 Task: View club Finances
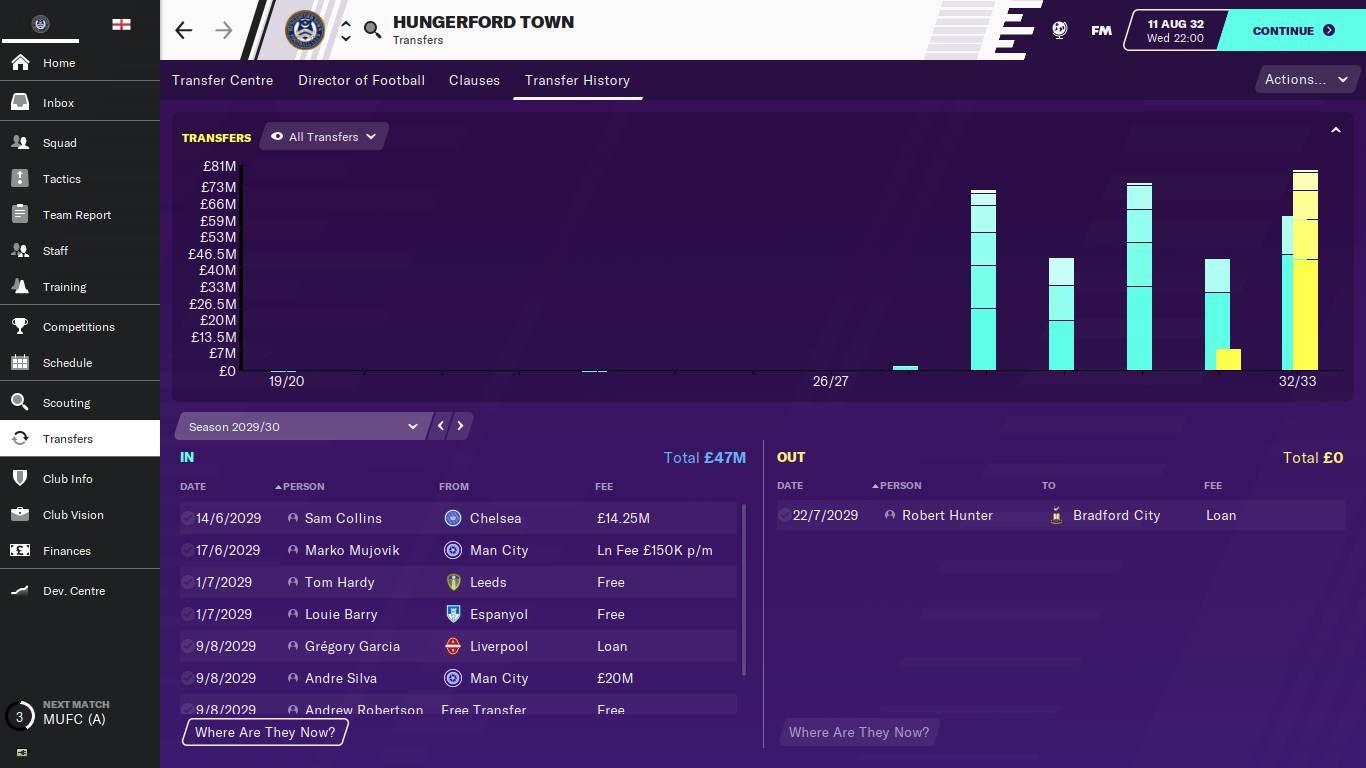pos(66,551)
